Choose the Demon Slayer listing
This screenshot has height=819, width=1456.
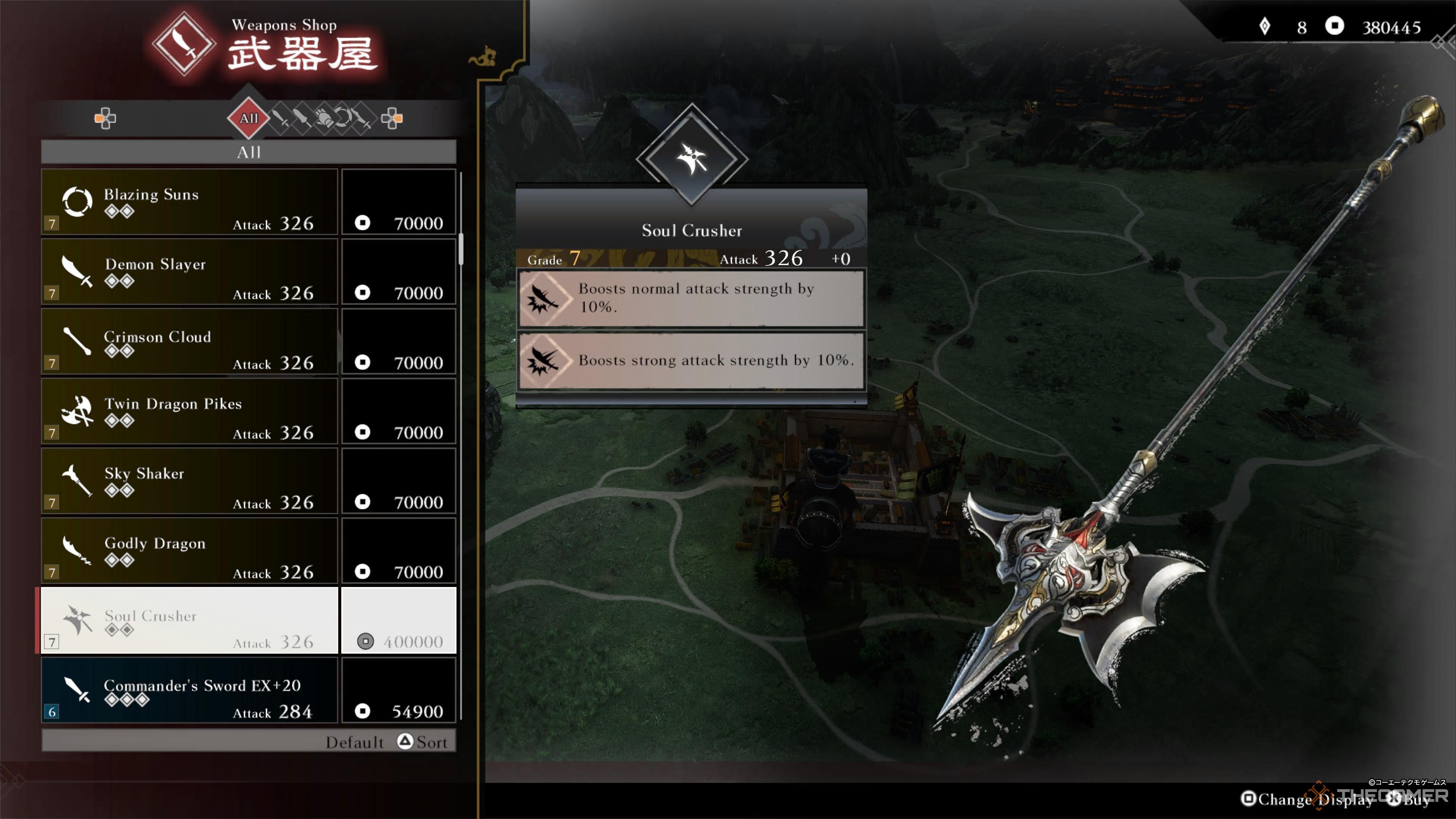point(190,272)
